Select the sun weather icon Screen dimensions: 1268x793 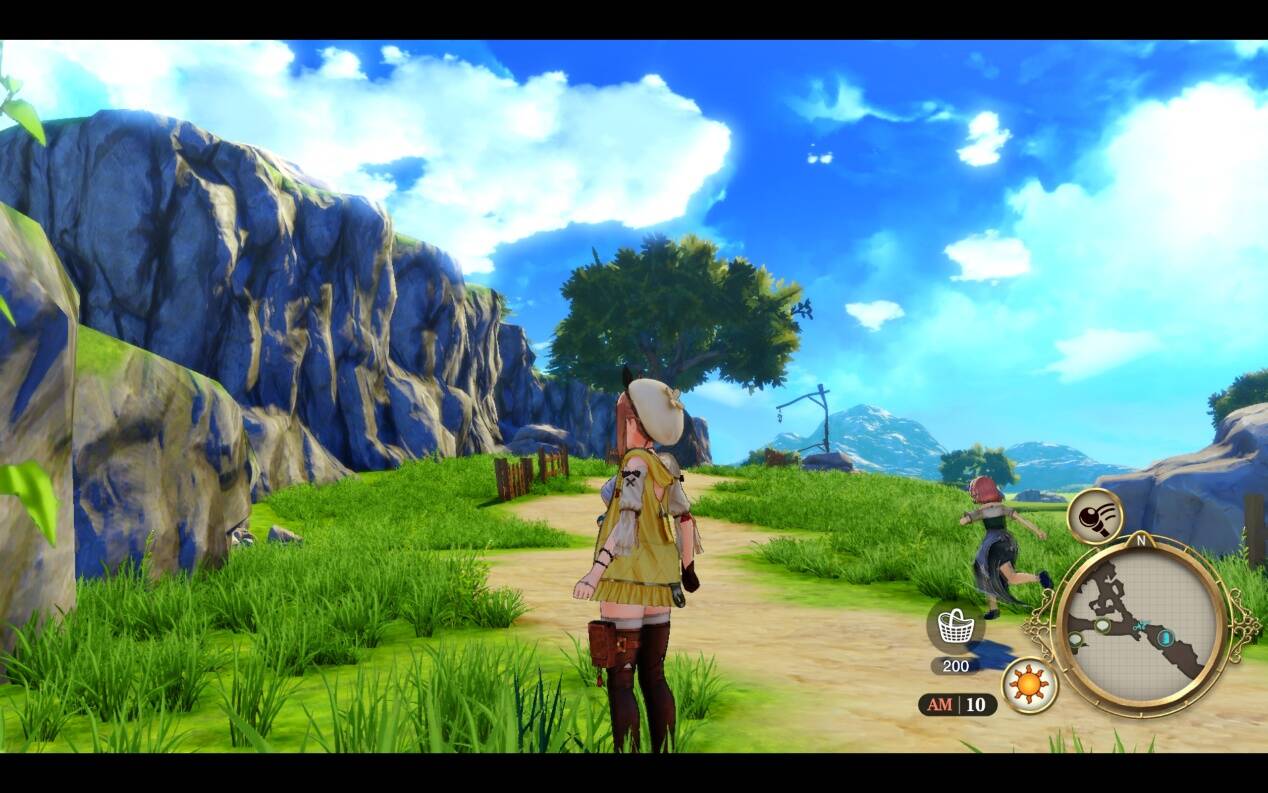(x=1030, y=685)
